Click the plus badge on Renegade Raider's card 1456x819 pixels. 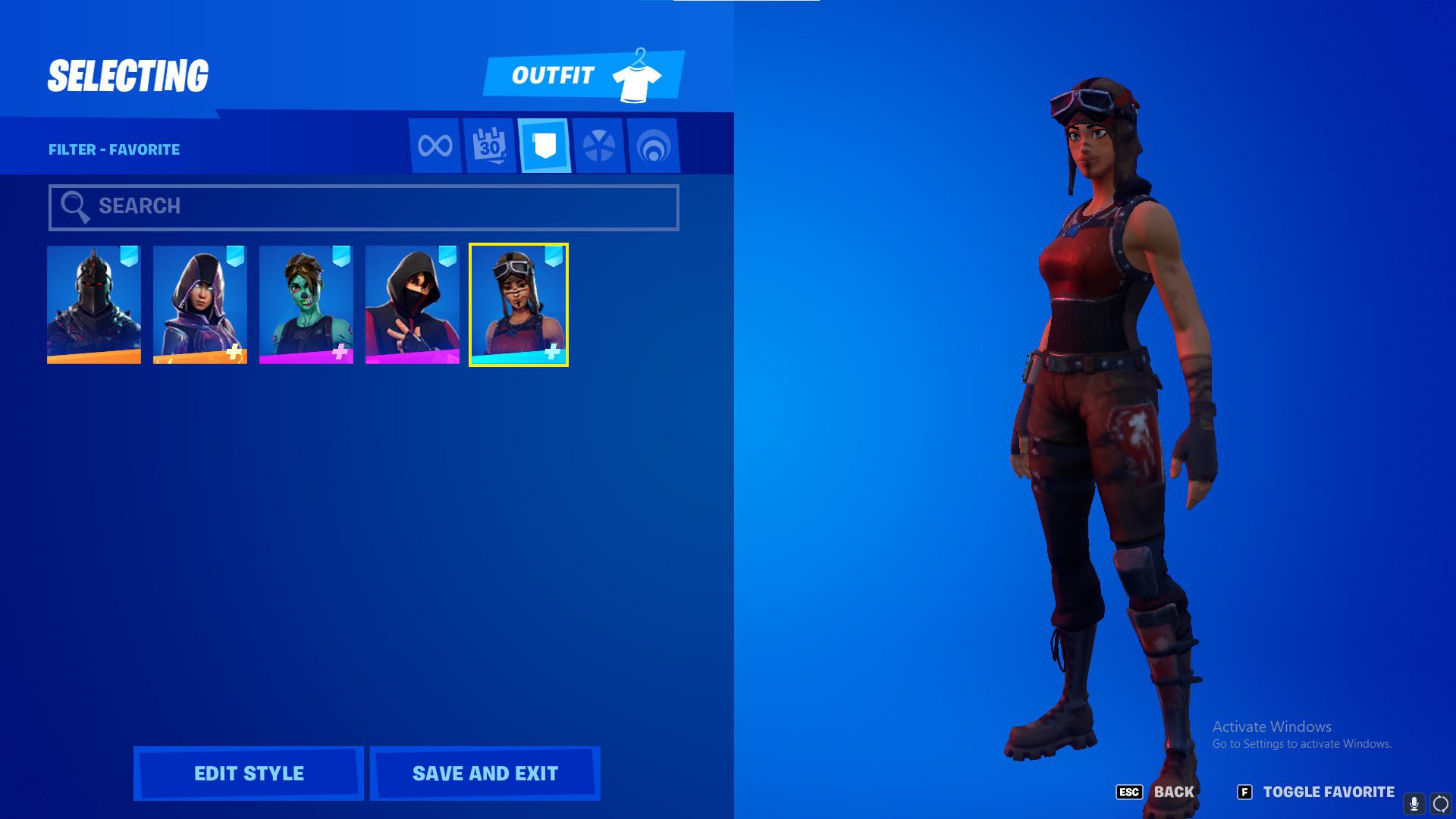pos(552,350)
